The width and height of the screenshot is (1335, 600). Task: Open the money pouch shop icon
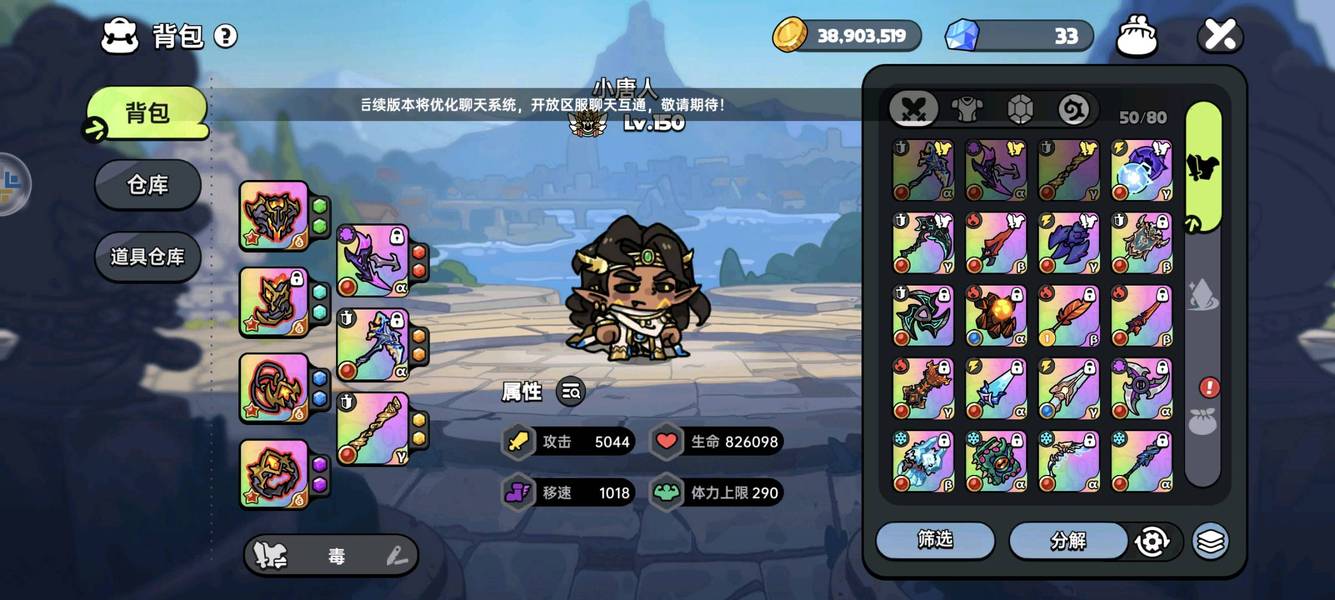[1137, 37]
